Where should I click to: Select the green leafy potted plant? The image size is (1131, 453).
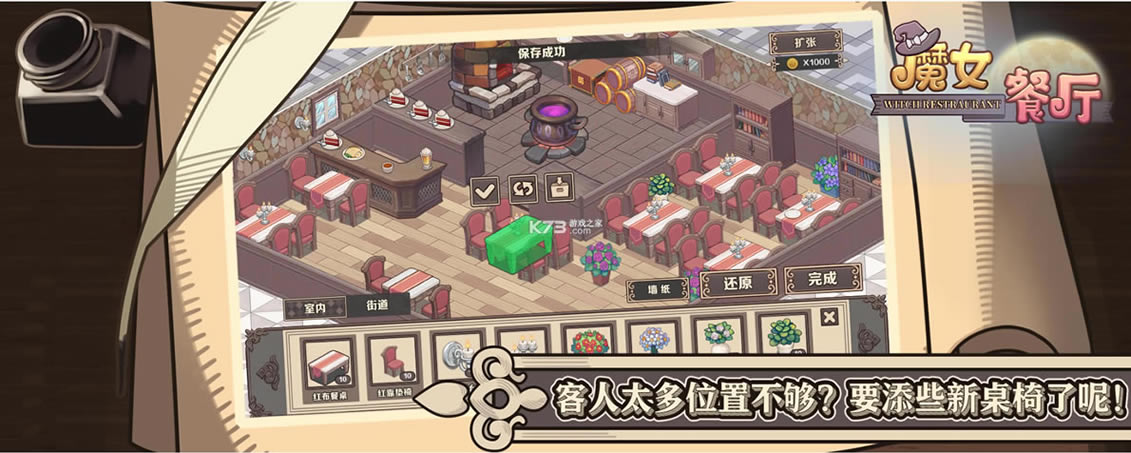tap(785, 334)
